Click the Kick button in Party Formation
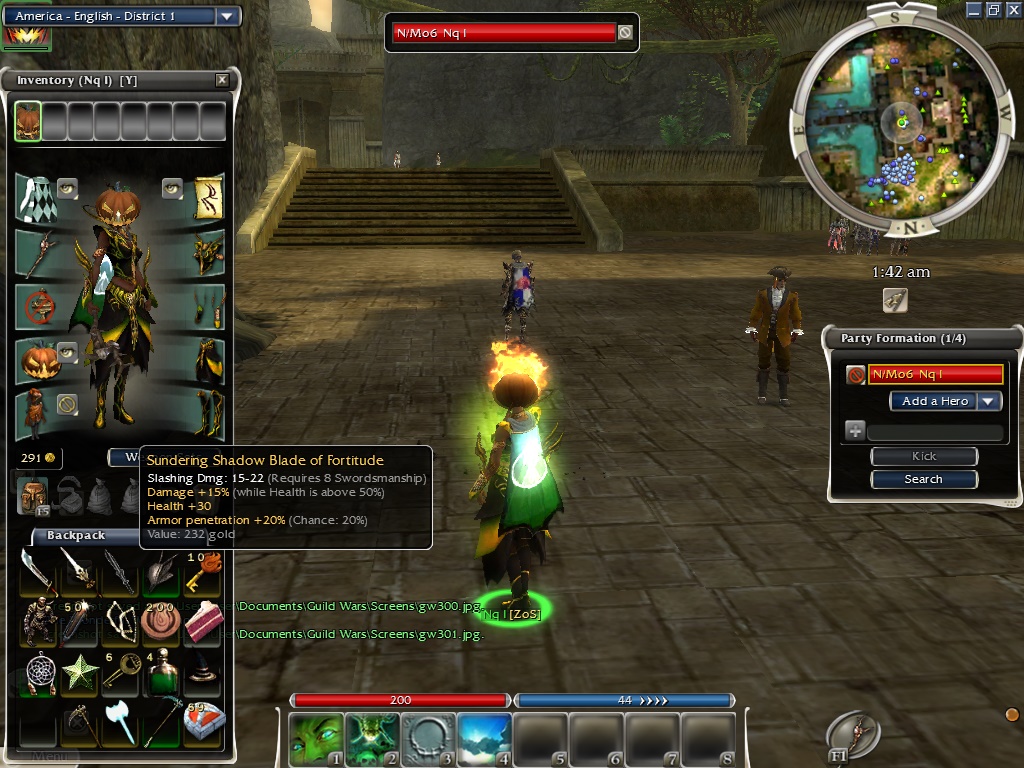1024x768 pixels. tap(923, 456)
